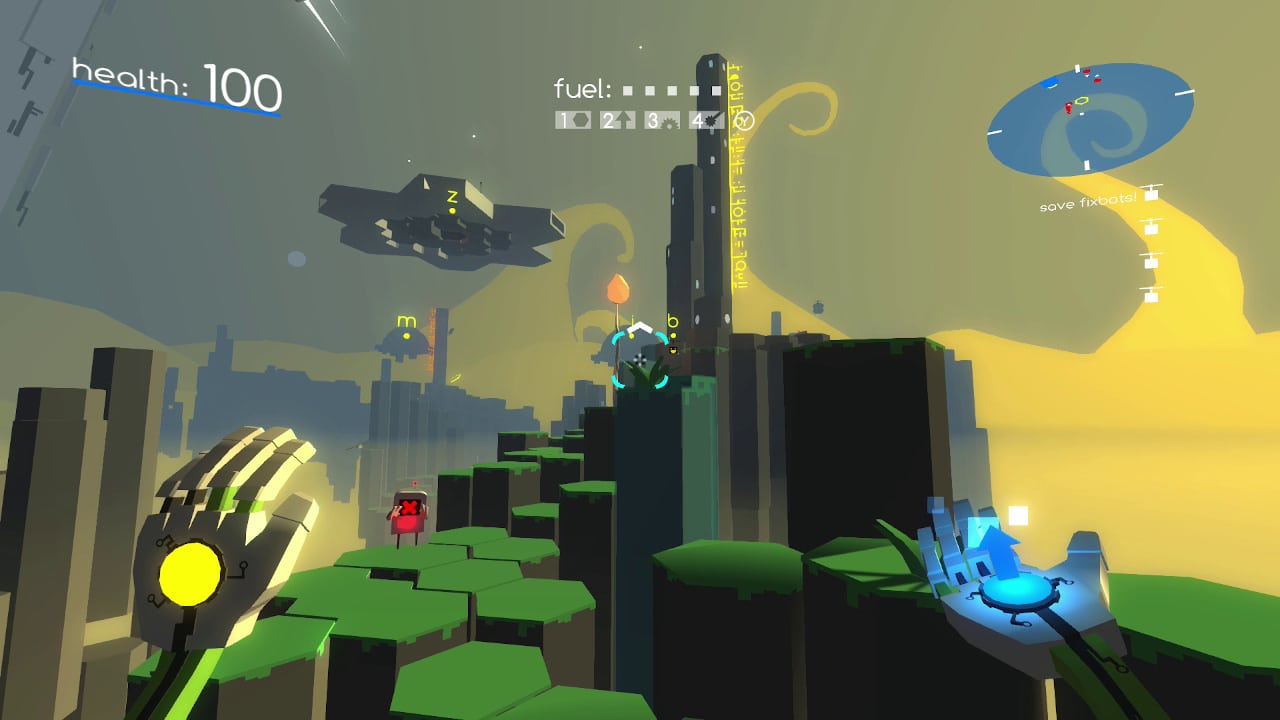Click the 'save fixbots!' objective text
Image resolution: width=1280 pixels, height=720 pixels.
tap(1086, 201)
